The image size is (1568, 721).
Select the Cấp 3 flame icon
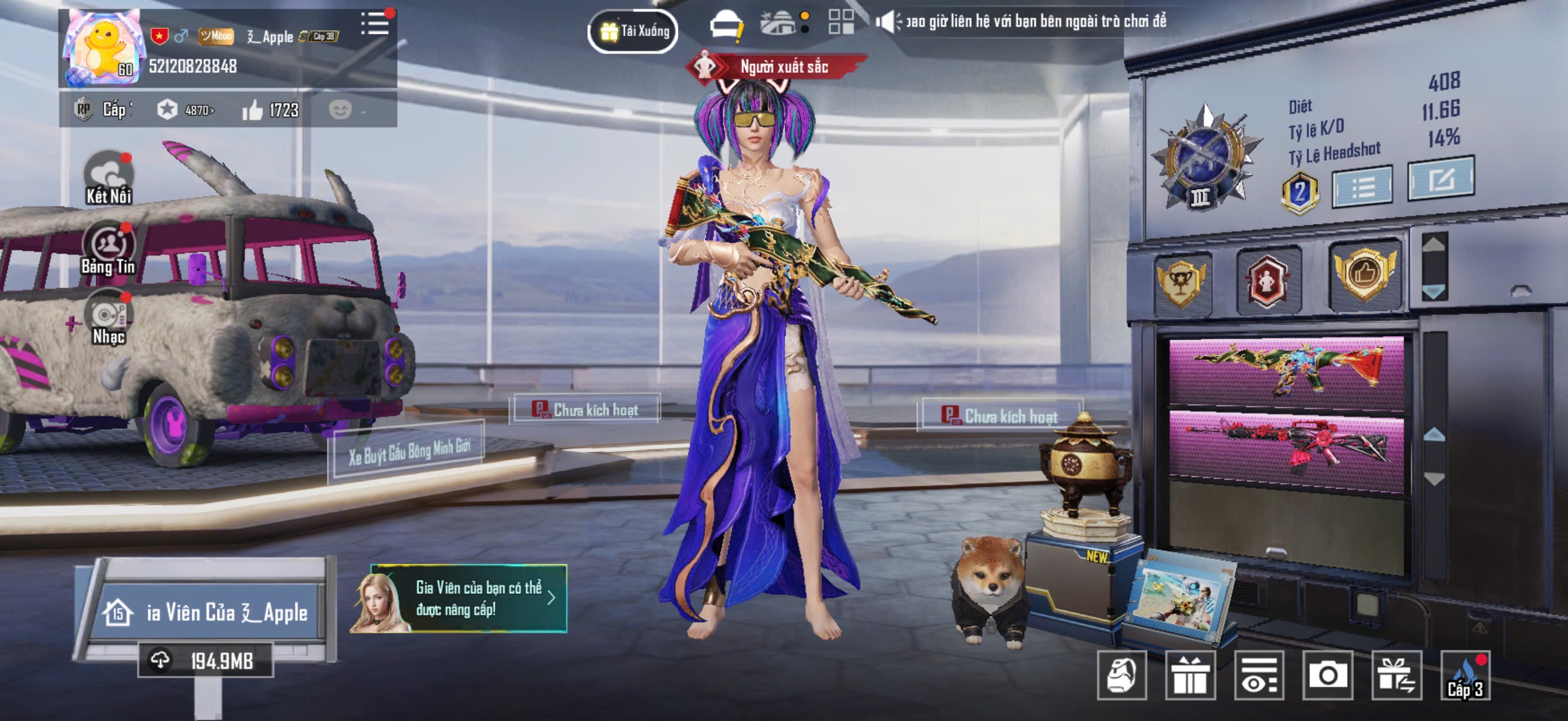click(x=1465, y=677)
